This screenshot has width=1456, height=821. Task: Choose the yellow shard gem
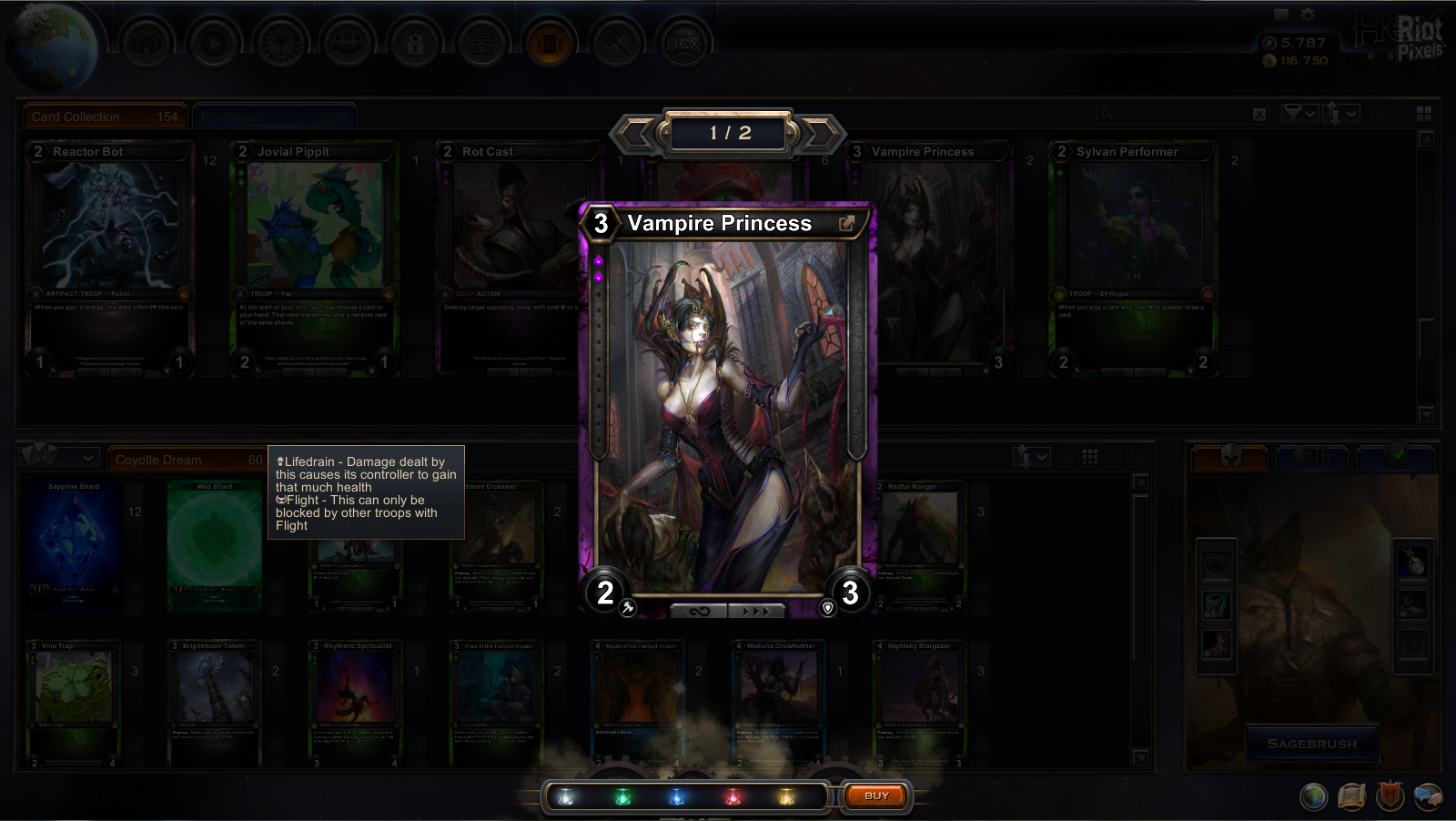tap(787, 798)
